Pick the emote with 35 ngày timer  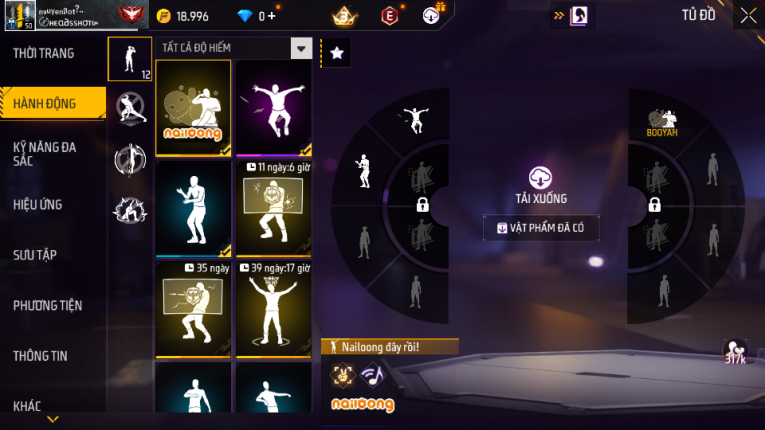click(x=193, y=308)
